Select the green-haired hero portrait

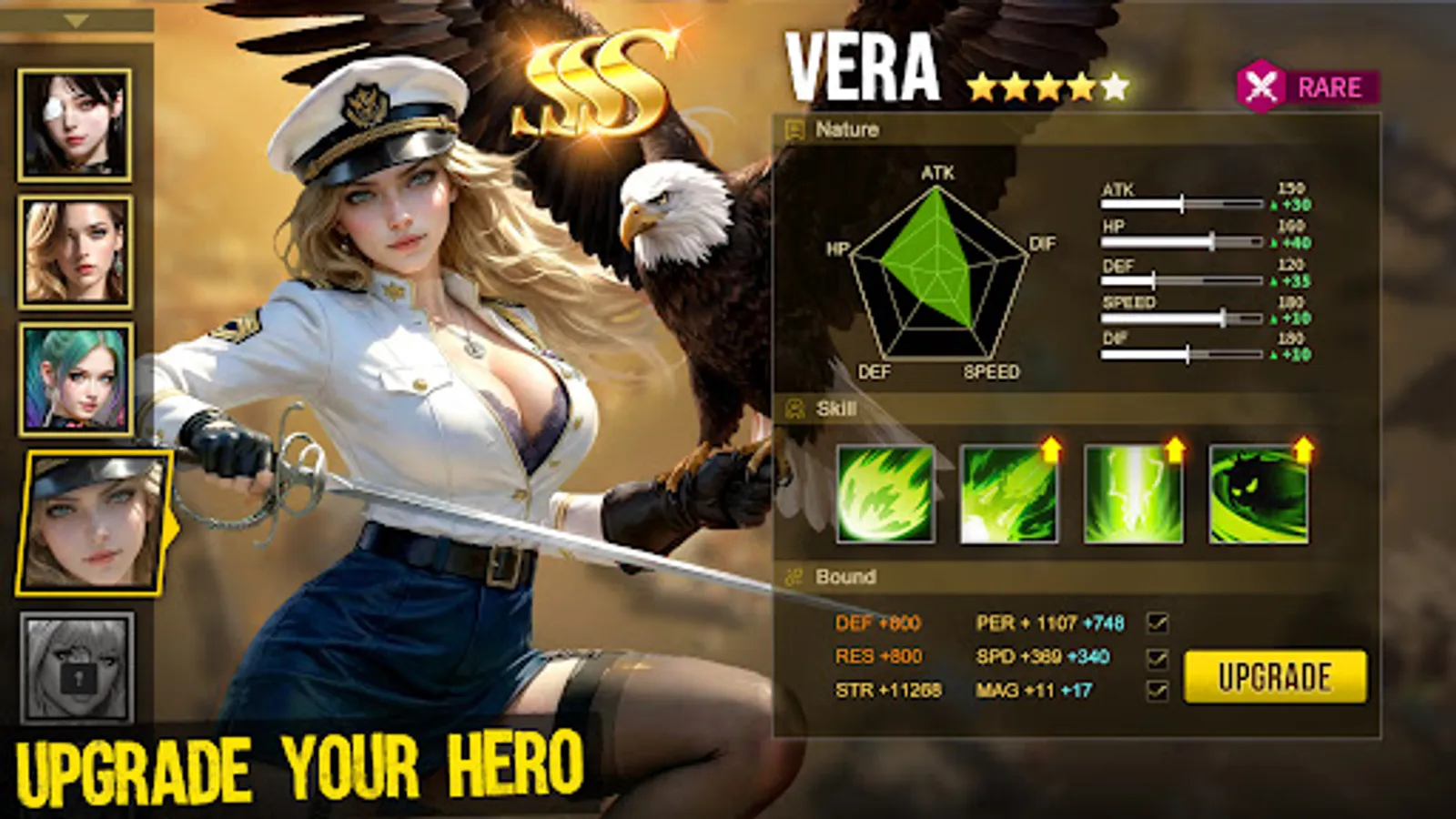coord(76,376)
